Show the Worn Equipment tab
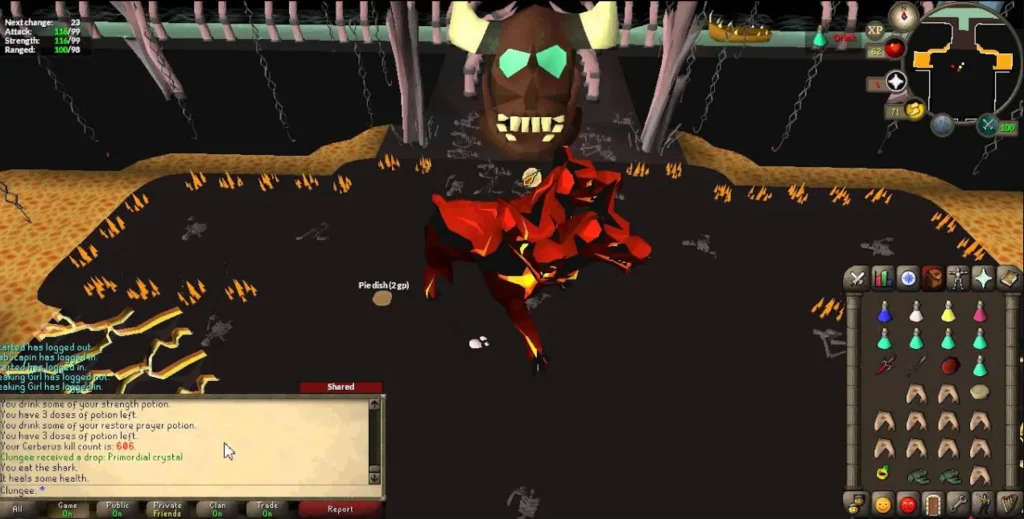The width and height of the screenshot is (1024, 519). pos(958,278)
